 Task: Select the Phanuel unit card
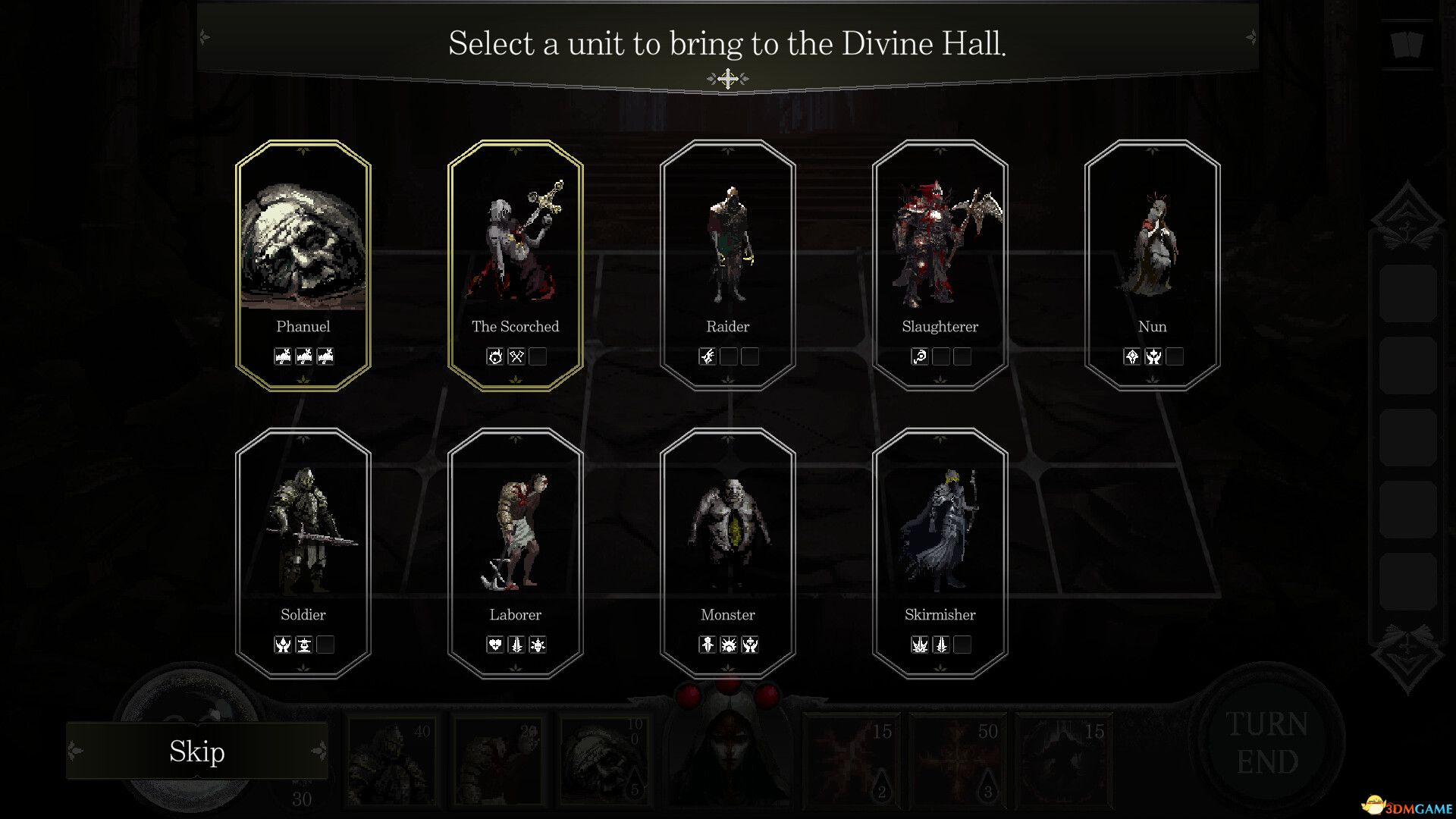[x=303, y=265]
